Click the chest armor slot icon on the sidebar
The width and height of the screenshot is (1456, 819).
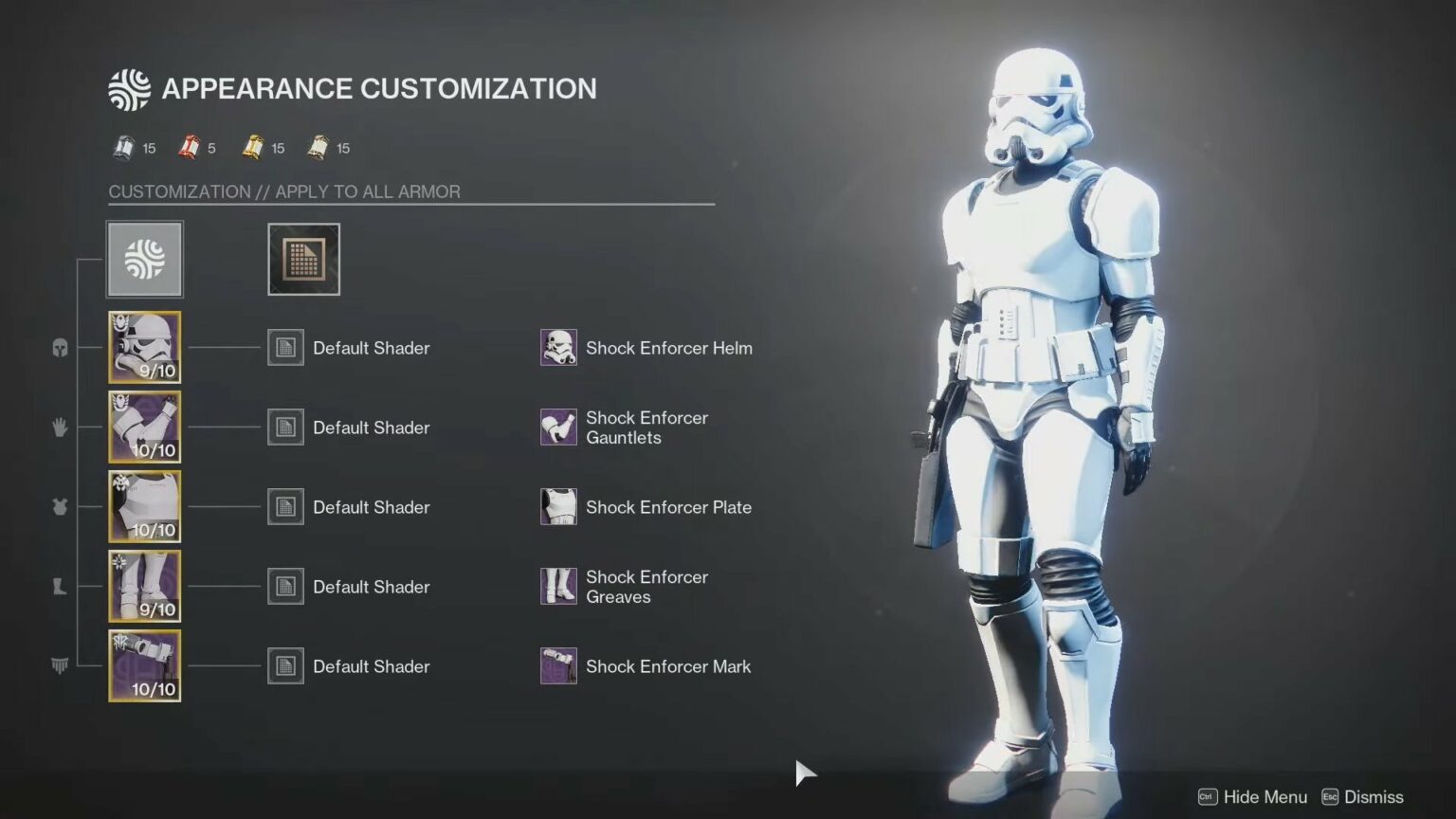pyautogui.click(x=59, y=507)
